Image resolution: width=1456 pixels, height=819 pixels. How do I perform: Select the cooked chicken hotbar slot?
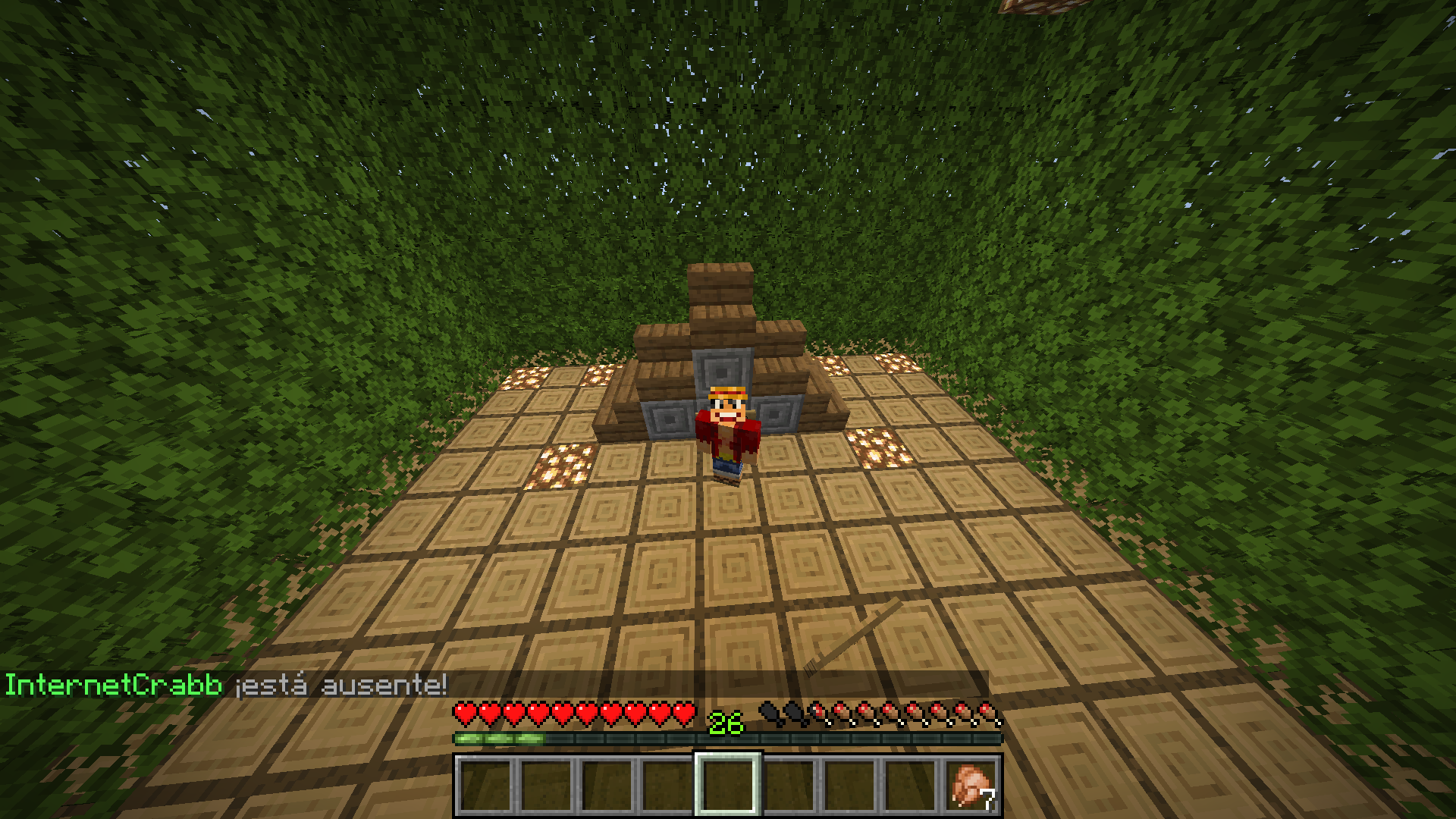[971, 785]
